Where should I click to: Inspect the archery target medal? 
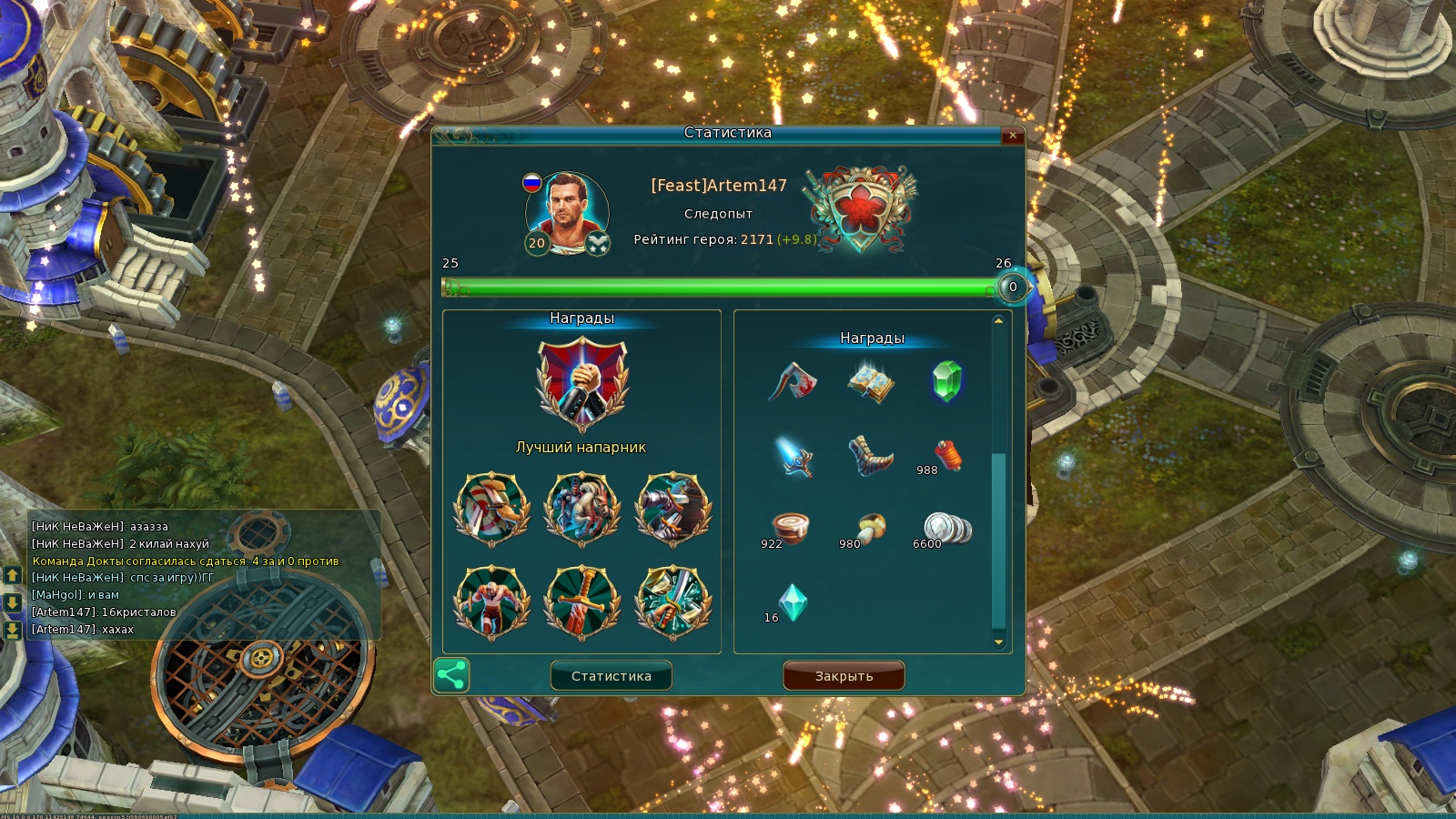click(491, 509)
